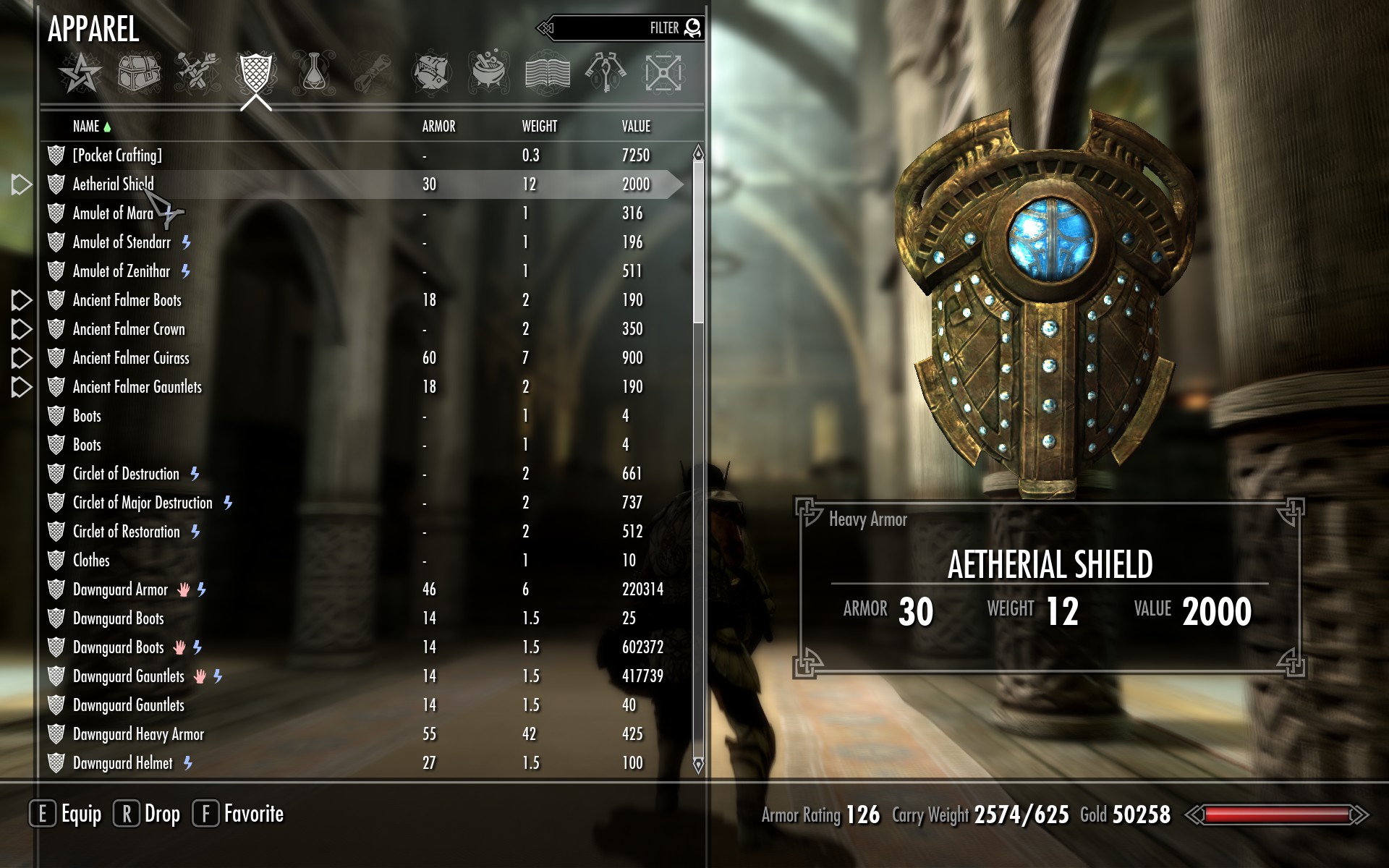The image size is (1389, 868).
Task: Sort items by Value column header
Action: pos(636,127)
